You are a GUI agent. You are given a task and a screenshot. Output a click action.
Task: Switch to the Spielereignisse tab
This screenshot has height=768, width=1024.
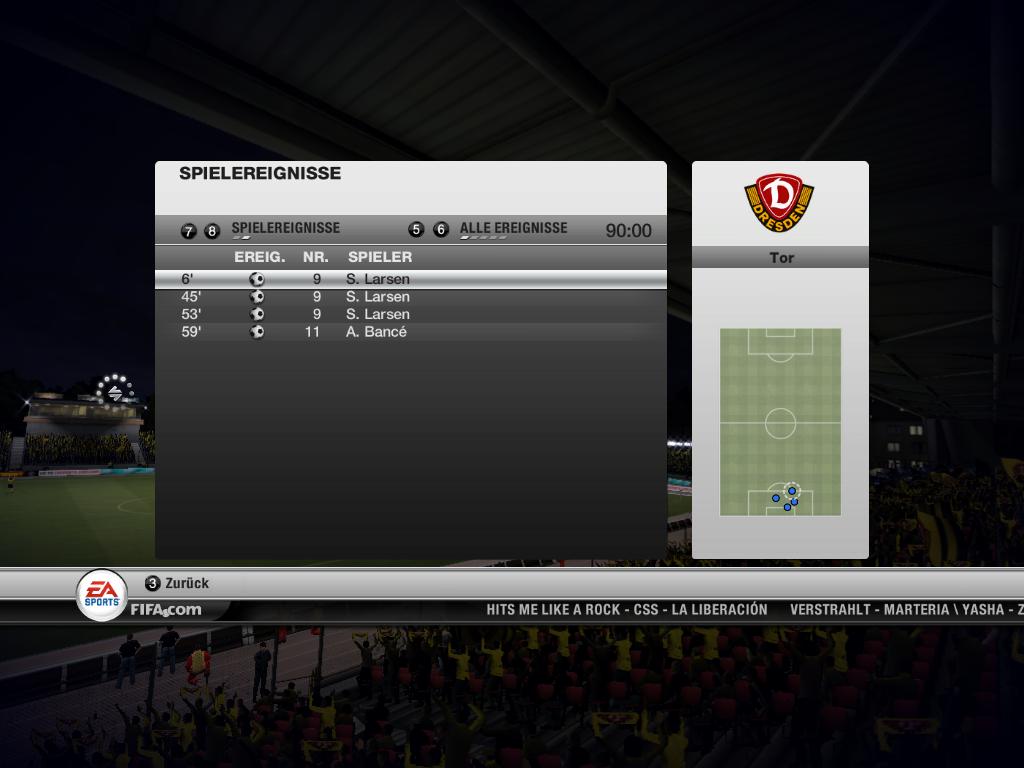click(285, 229)
